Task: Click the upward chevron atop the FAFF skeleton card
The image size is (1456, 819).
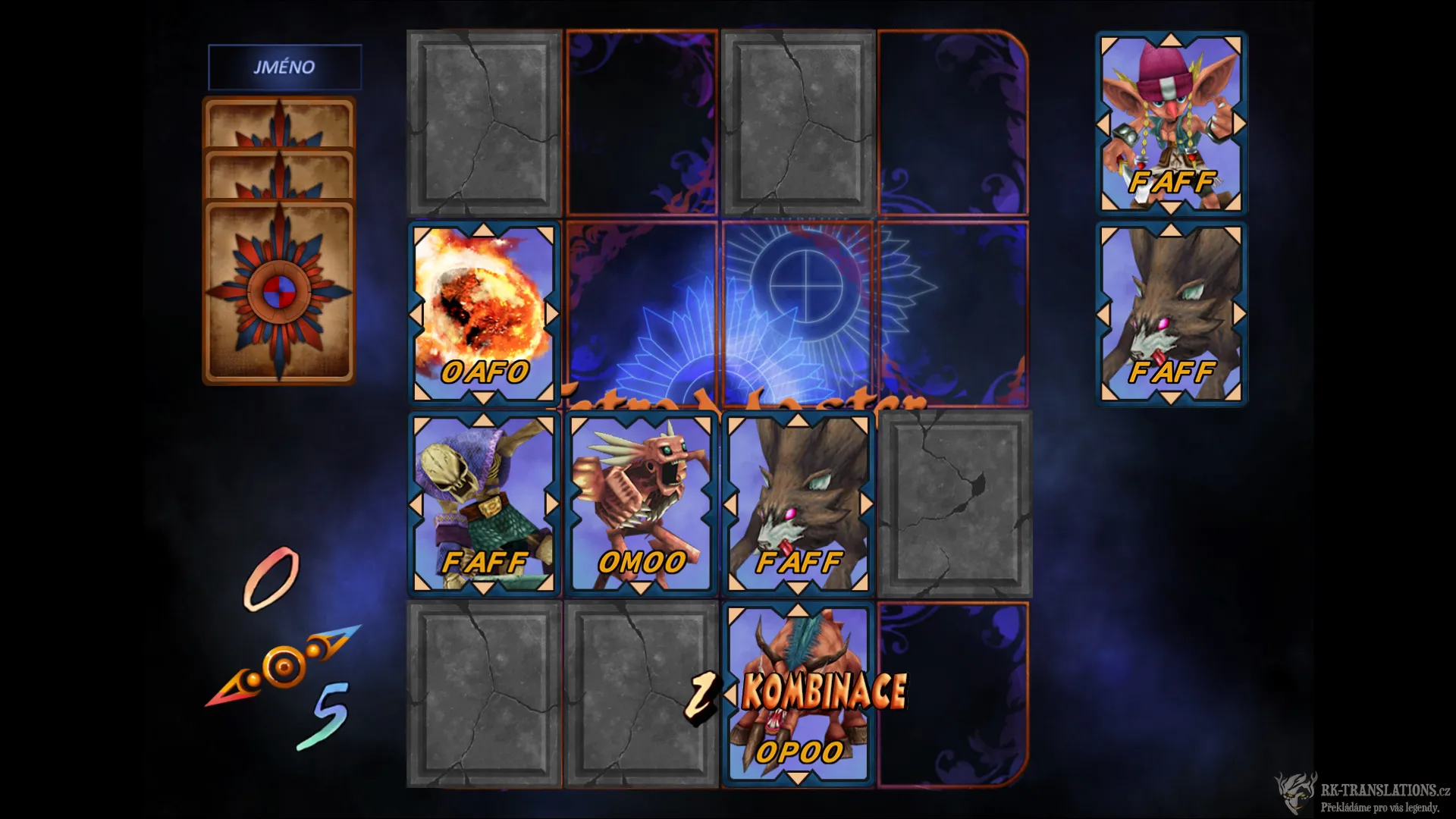Action: (x=482, y=421)
